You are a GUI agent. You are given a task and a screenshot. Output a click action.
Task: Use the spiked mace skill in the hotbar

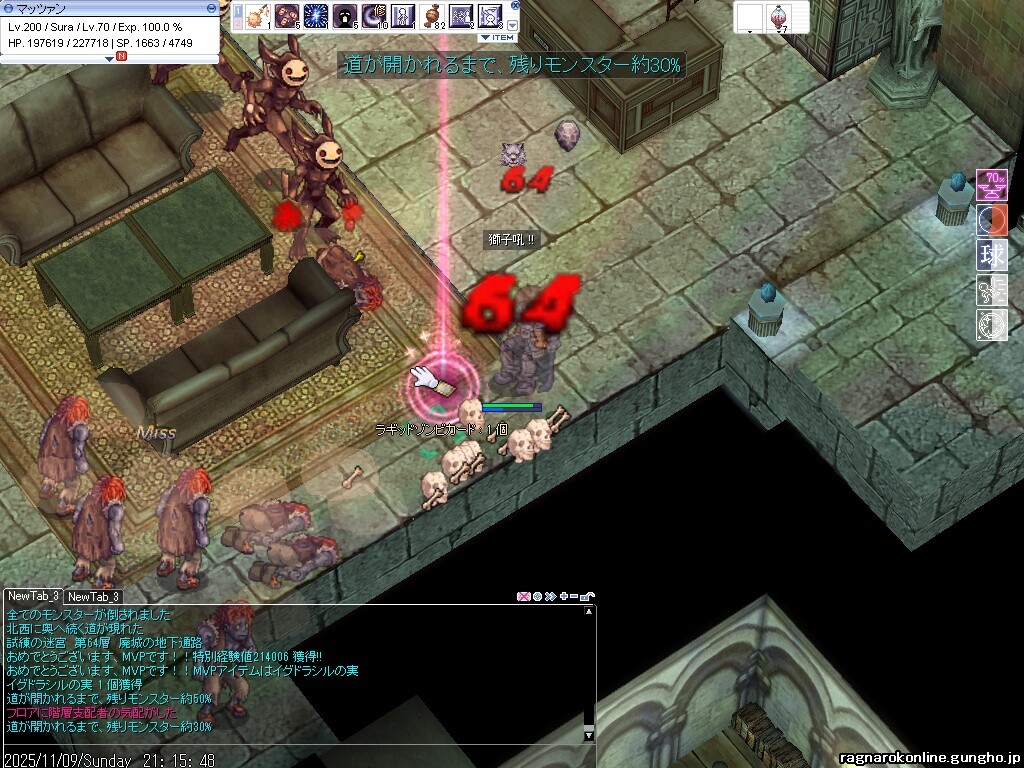click(257, 16)
